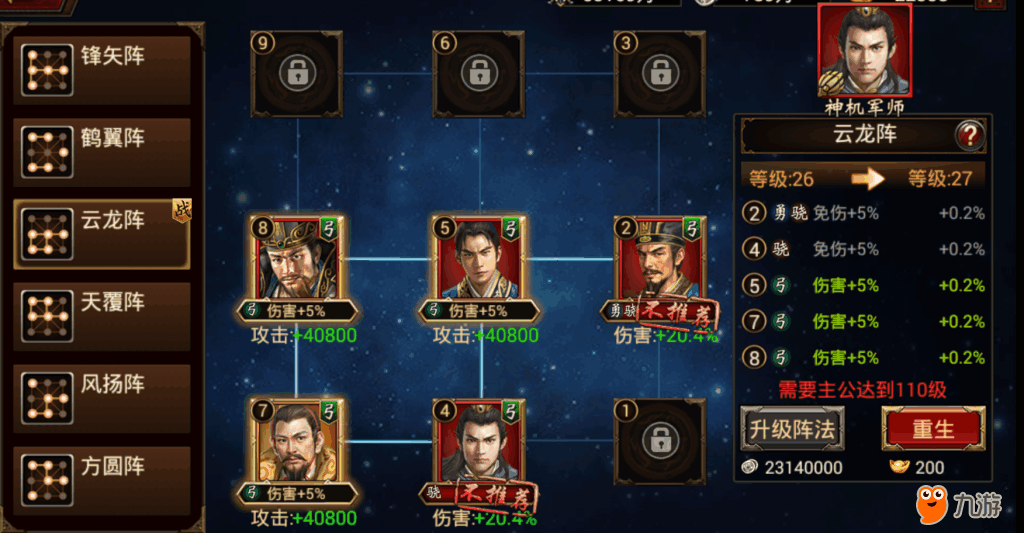The width and height of the screenshot is (1024, 533).
Task: Select the 风扬阵 formation
Action: tap(102, 397)
